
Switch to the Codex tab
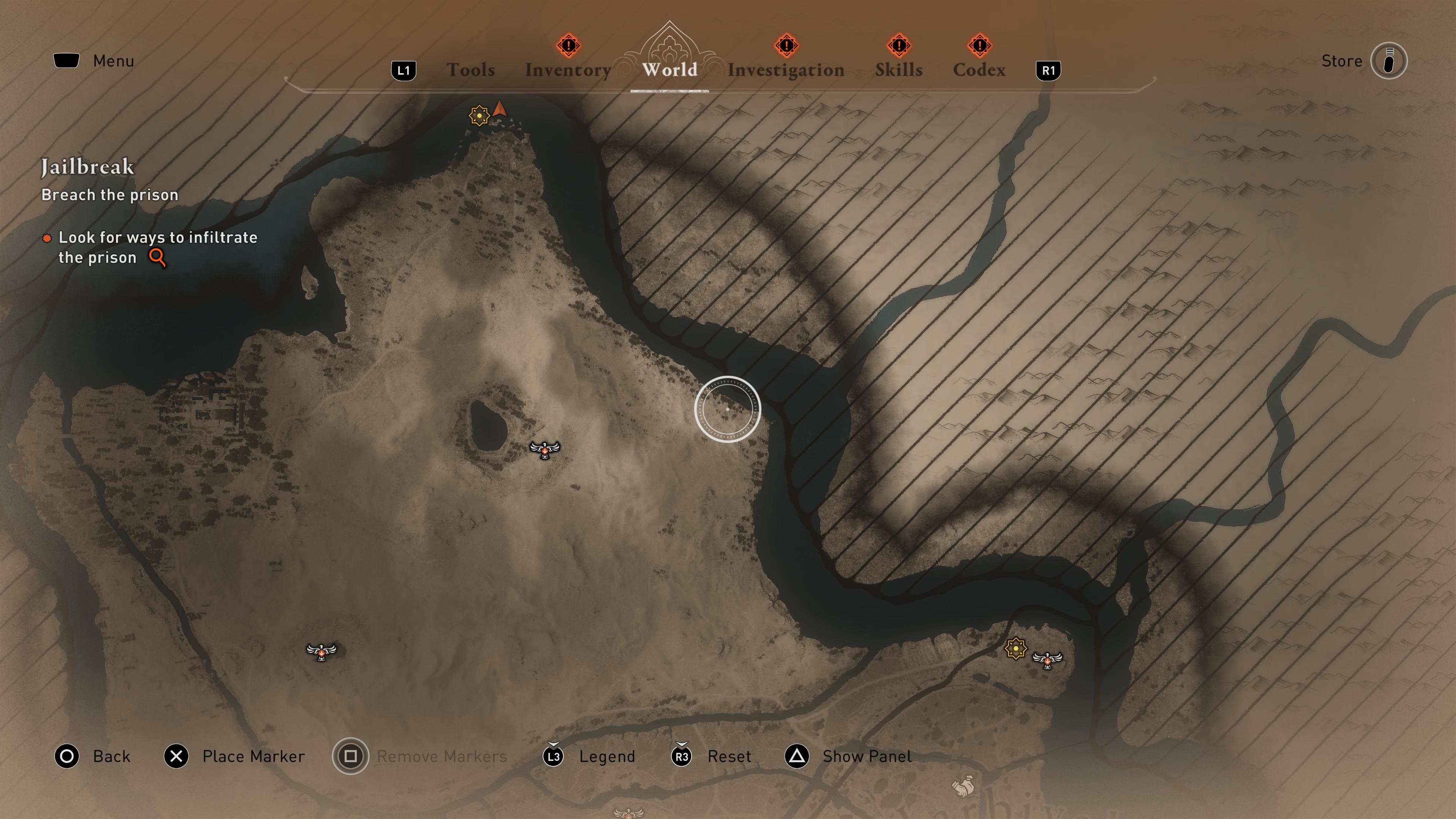click(979, 69)
